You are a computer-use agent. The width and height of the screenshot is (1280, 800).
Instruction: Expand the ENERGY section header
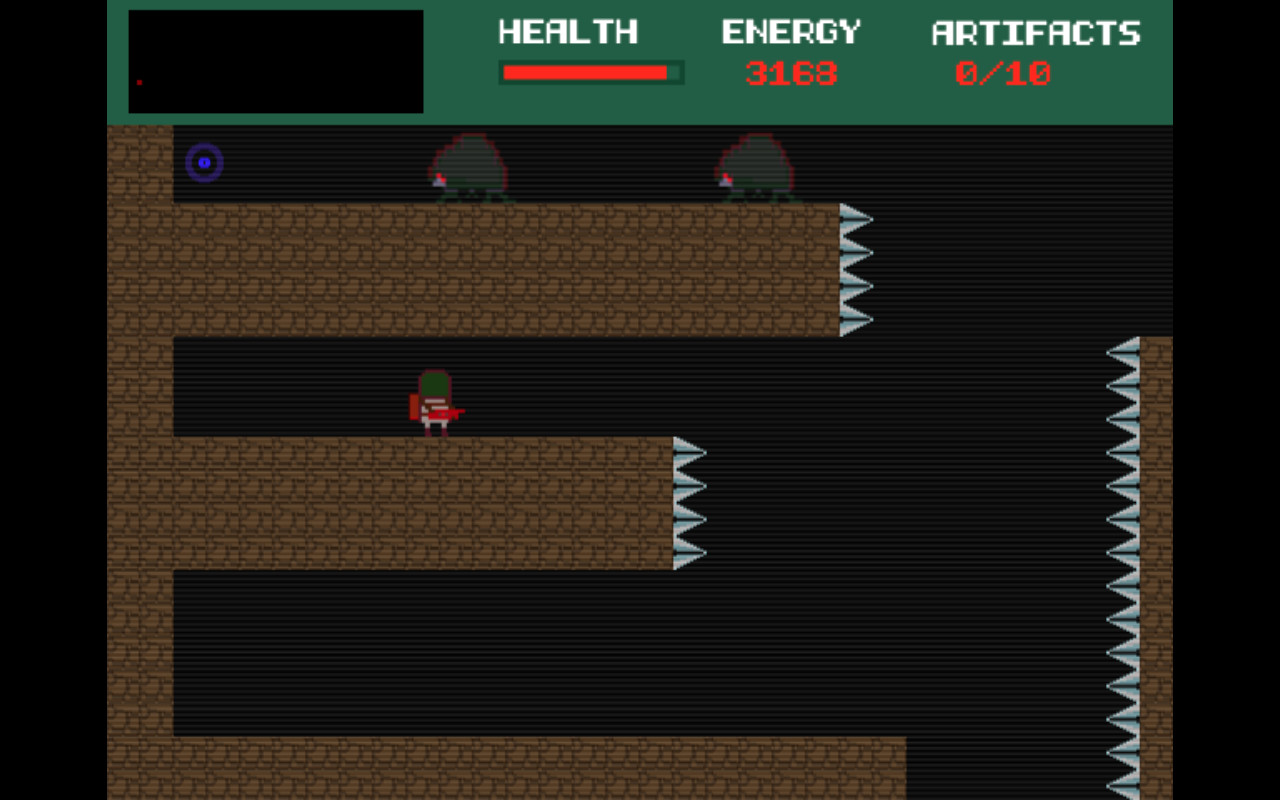[x=791, y=32]
